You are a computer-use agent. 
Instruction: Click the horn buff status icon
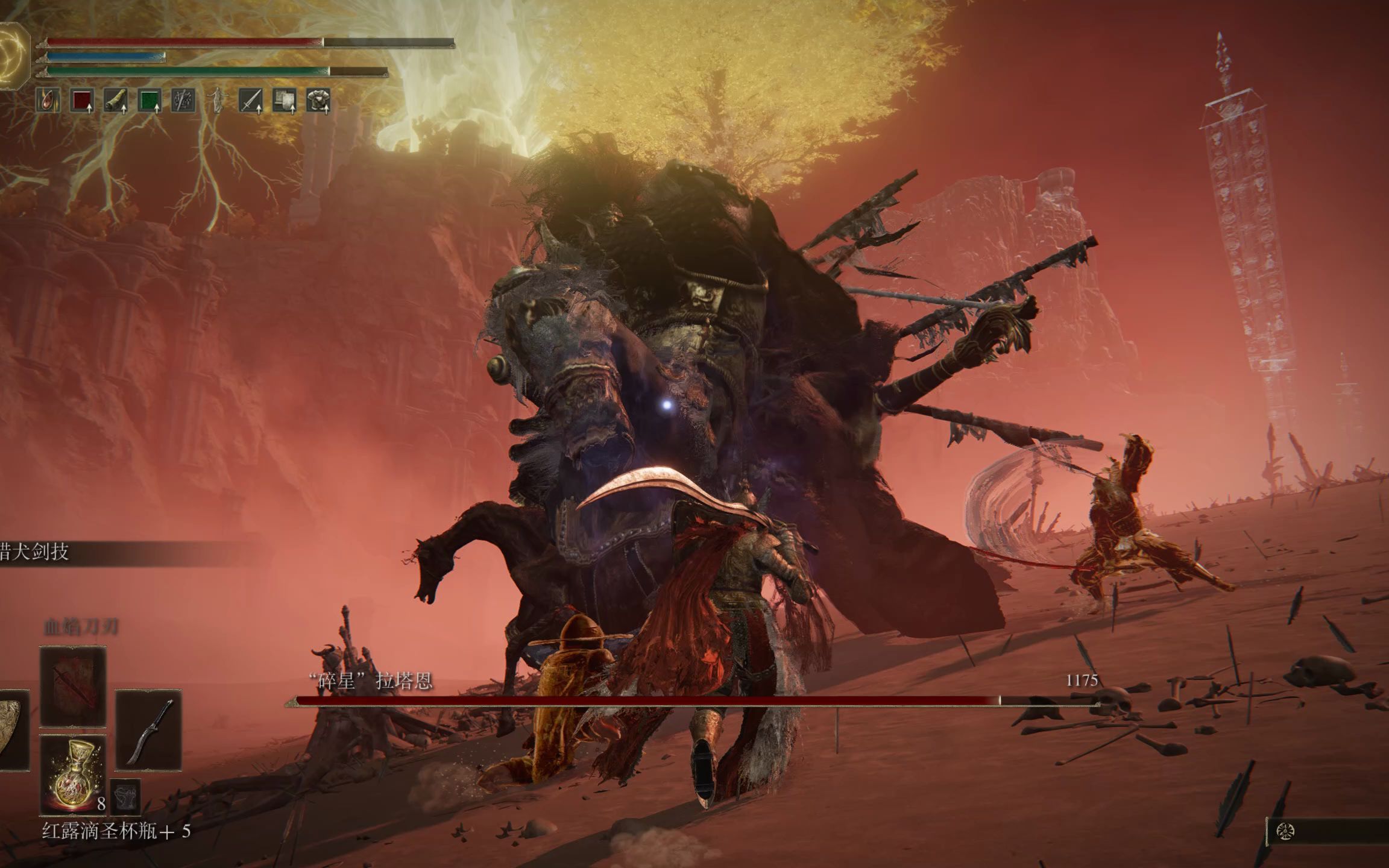115,101
